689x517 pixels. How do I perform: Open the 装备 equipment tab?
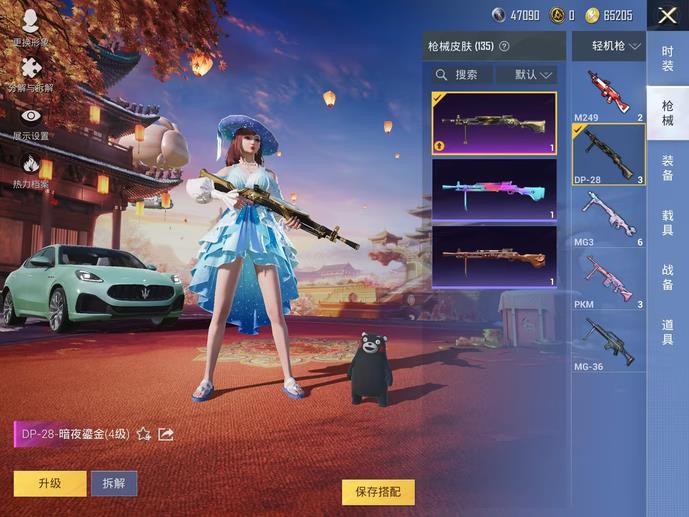click(667, 167)
